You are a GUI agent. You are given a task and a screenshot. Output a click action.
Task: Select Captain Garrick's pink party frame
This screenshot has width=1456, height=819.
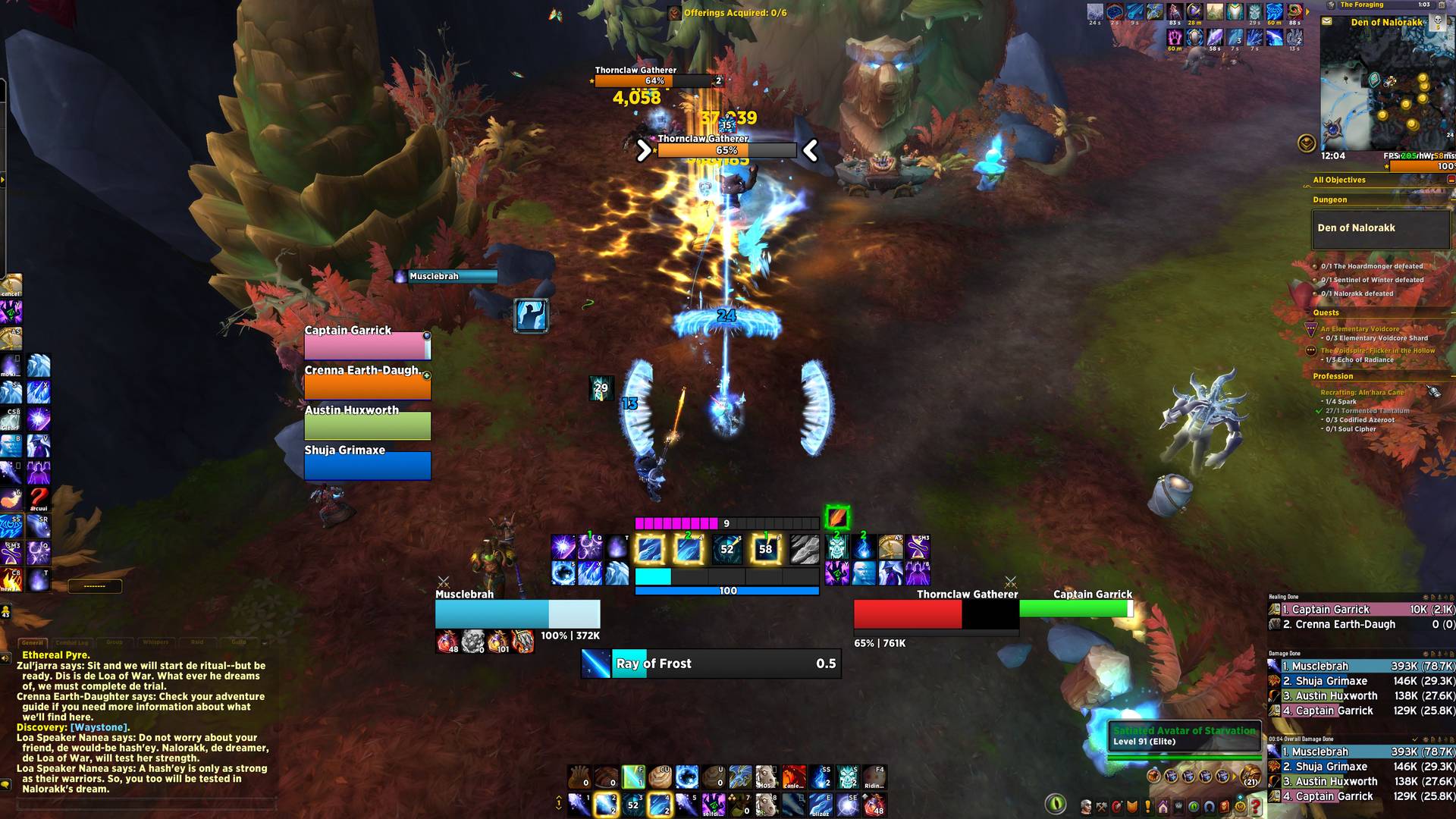pyautogui.click(x=367, y=346)
